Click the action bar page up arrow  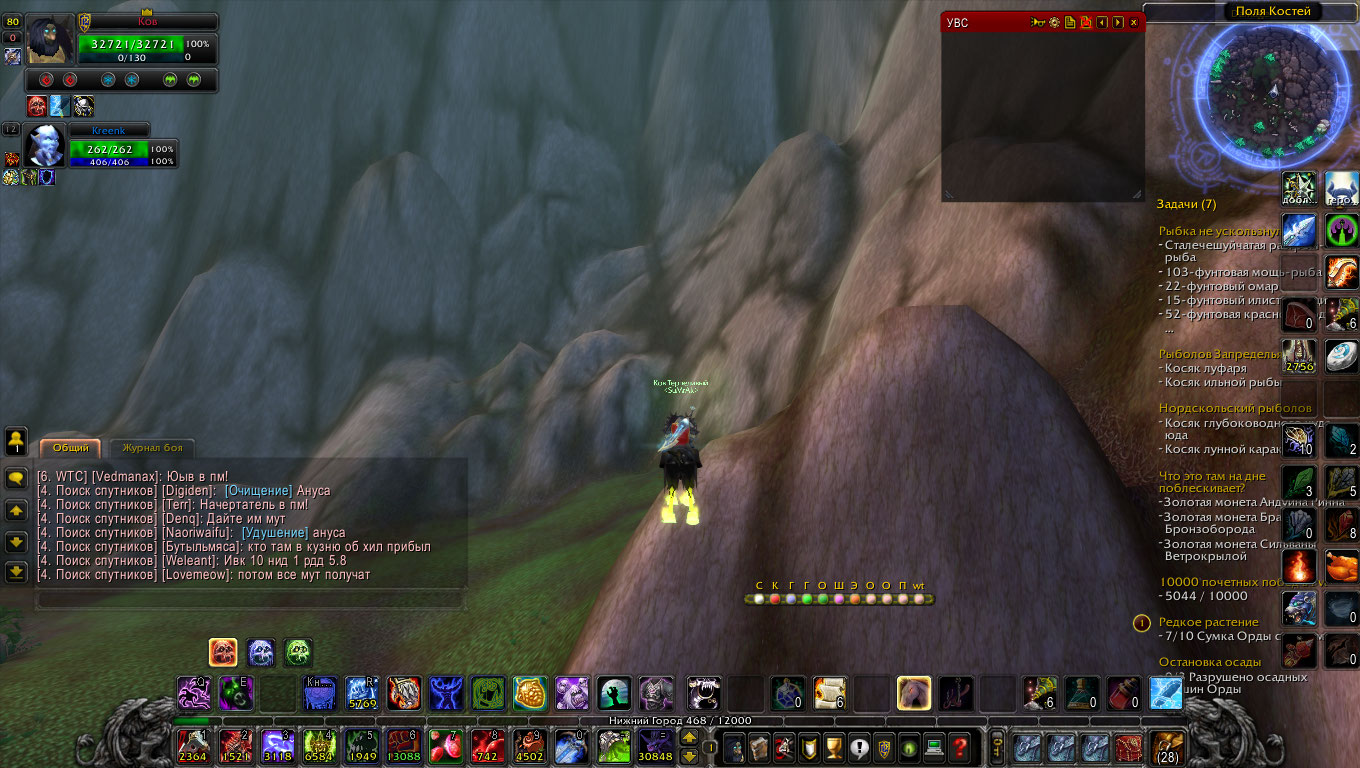click(x=689, y=737)
